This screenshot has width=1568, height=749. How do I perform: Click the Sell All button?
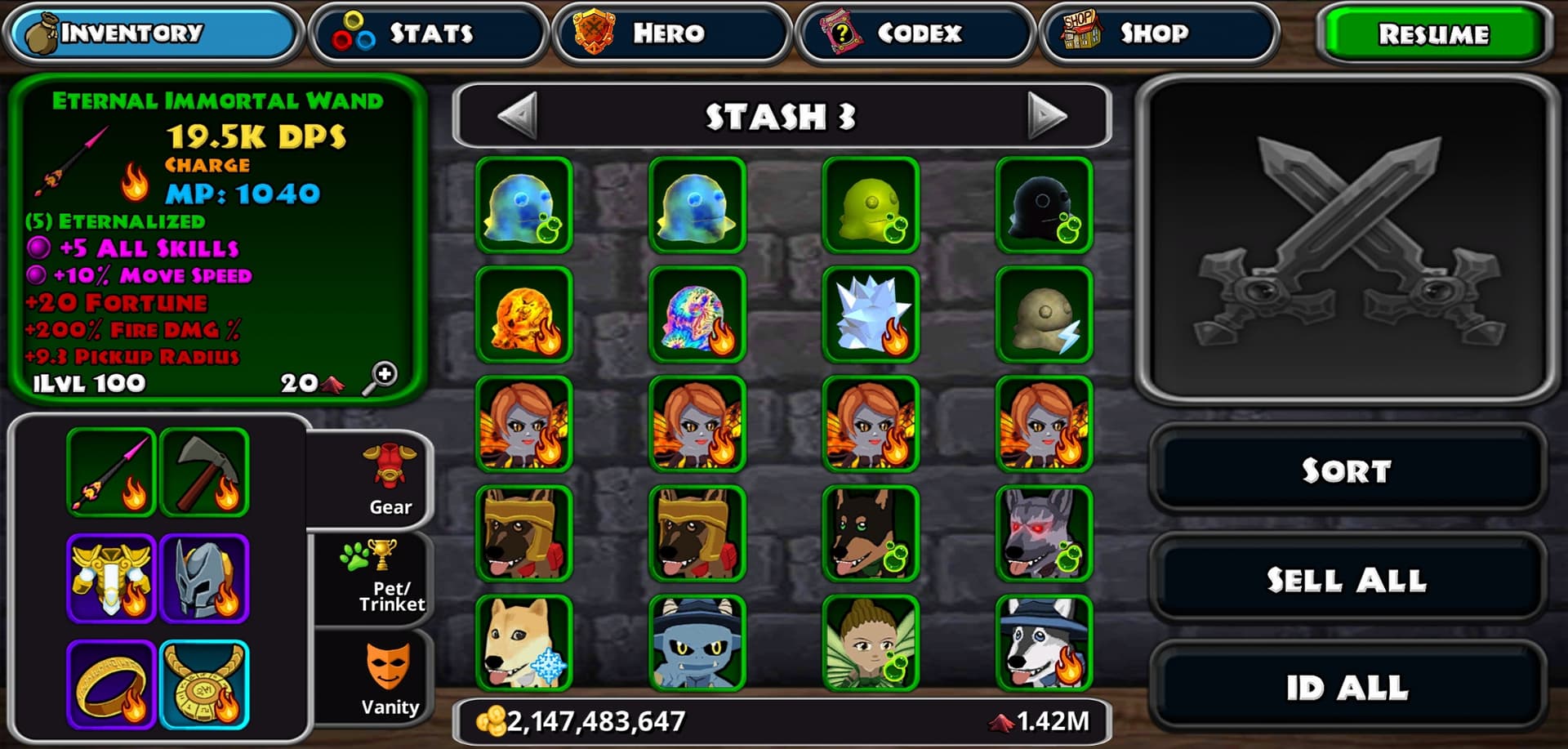(1346, 580)
